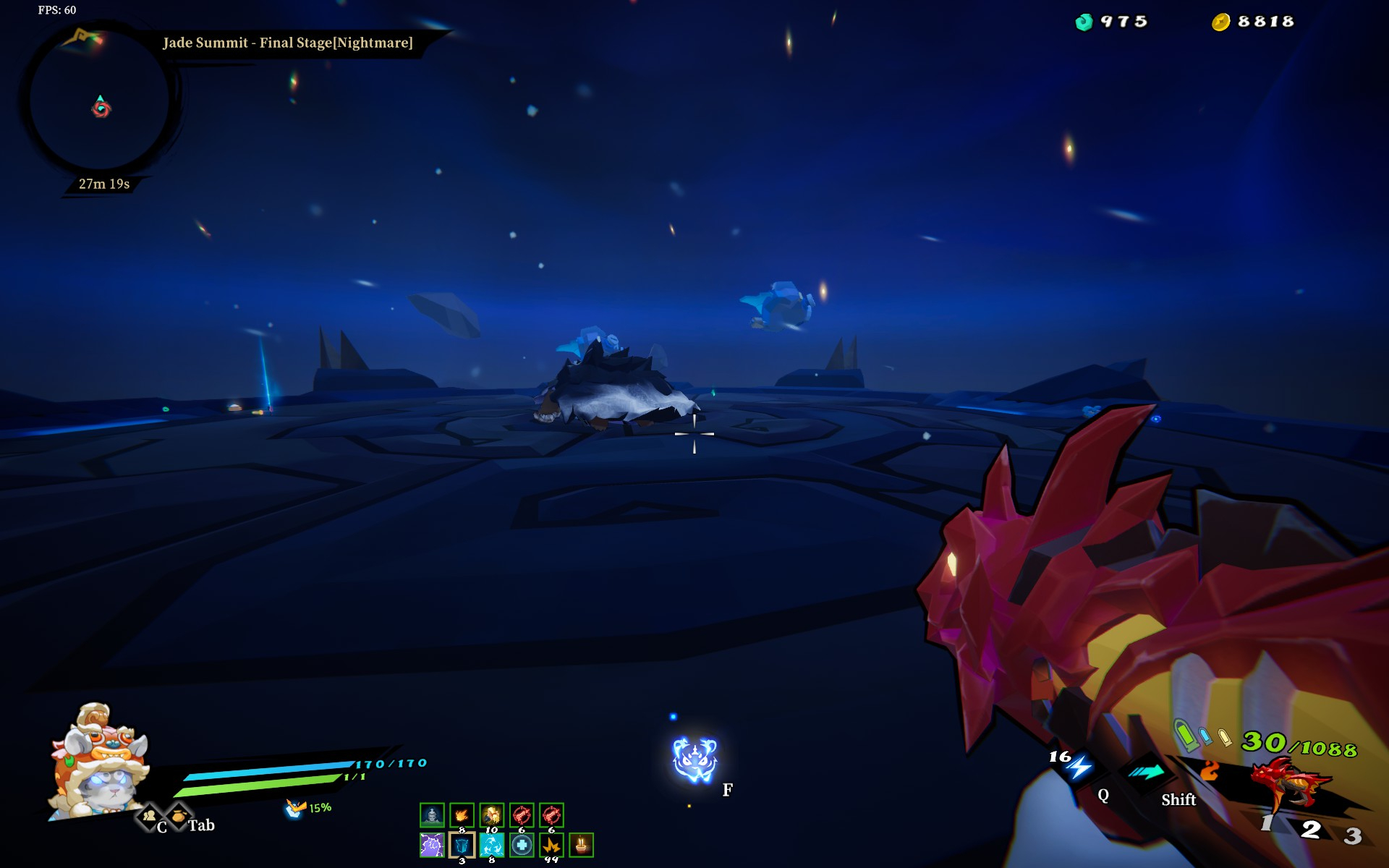Select the orange flame buff icon
Screen dimensions: 1389x868
pos(462,815)
